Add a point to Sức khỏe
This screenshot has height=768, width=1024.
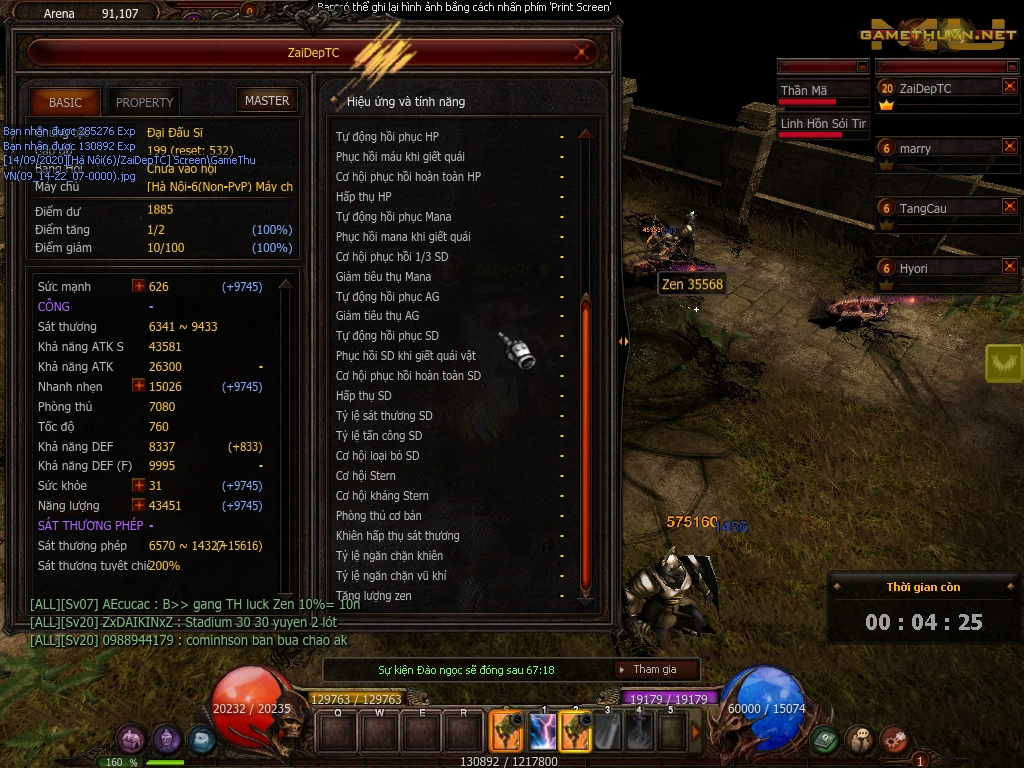139,485
